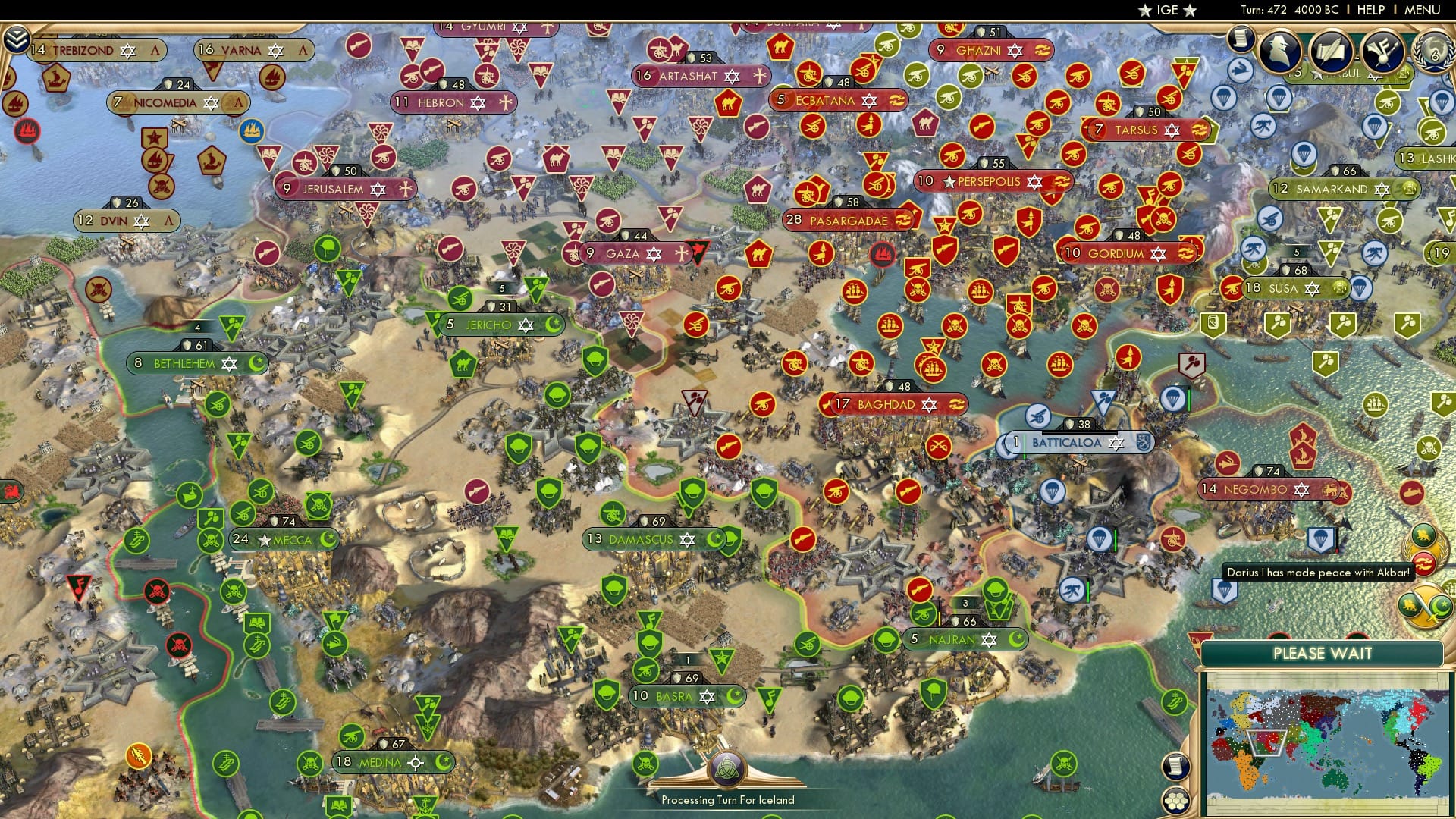Toggle the notification log scroll beside the minimap

(1176, 767)
